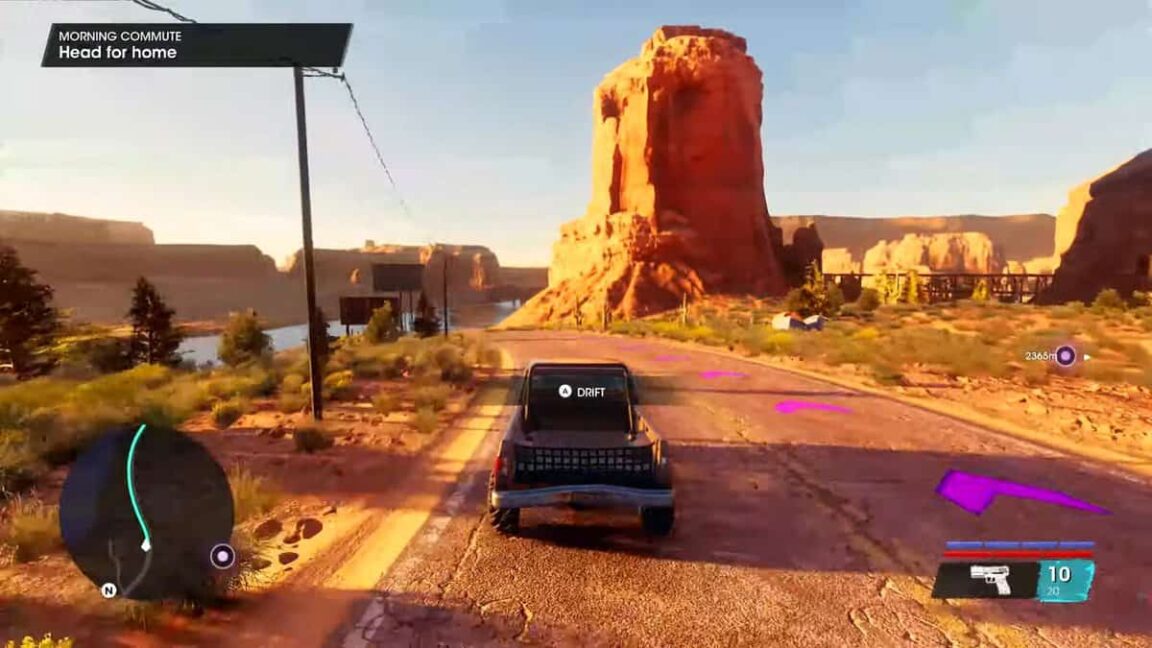
Task: Open the Morning Commute objective tracker
Action: 196,45
